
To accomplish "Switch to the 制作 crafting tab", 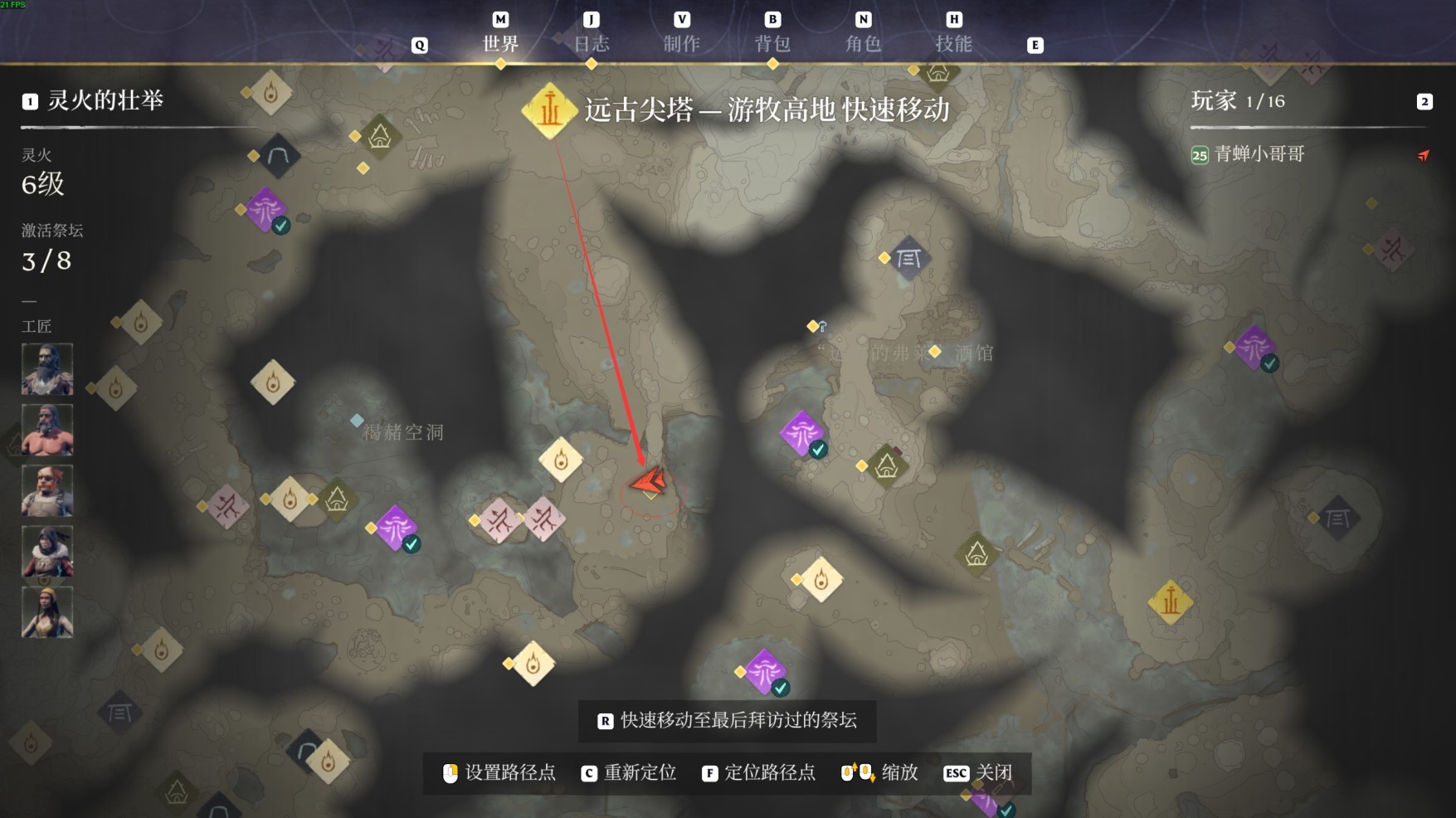I will tap(681, 43).
